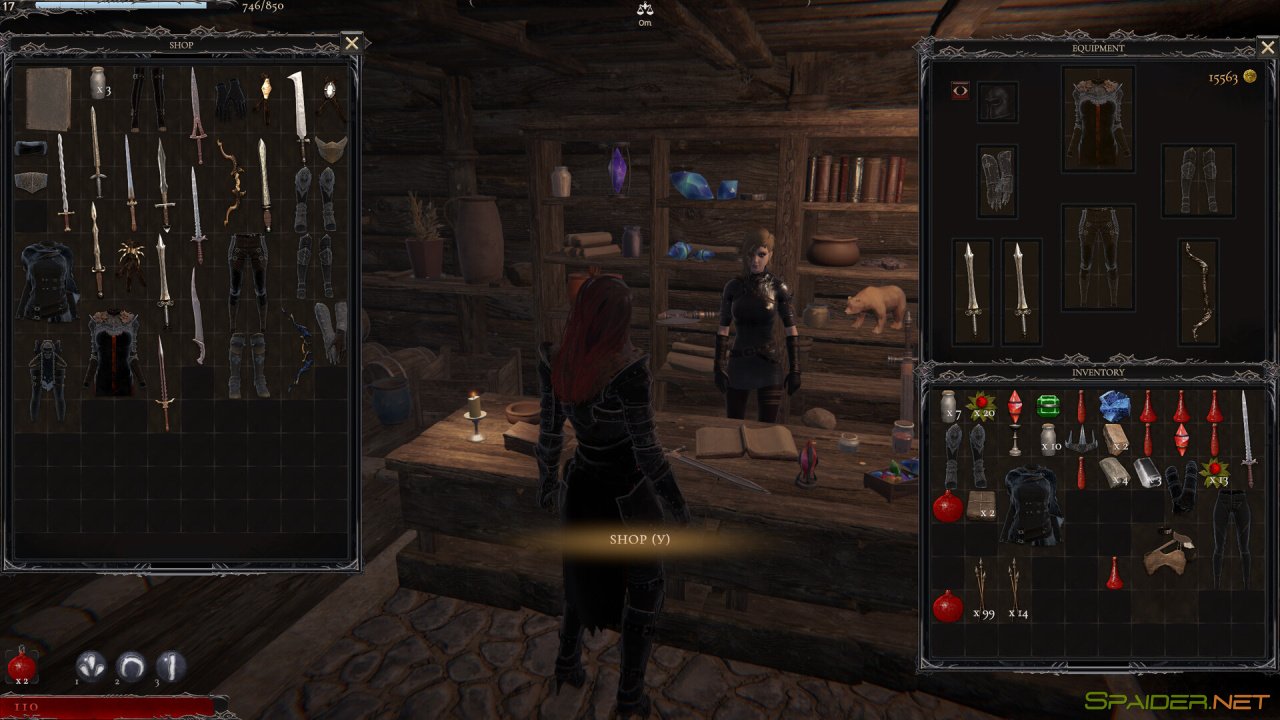
Task: Select the equipped trousers slot
Action: coord(1098,256)
